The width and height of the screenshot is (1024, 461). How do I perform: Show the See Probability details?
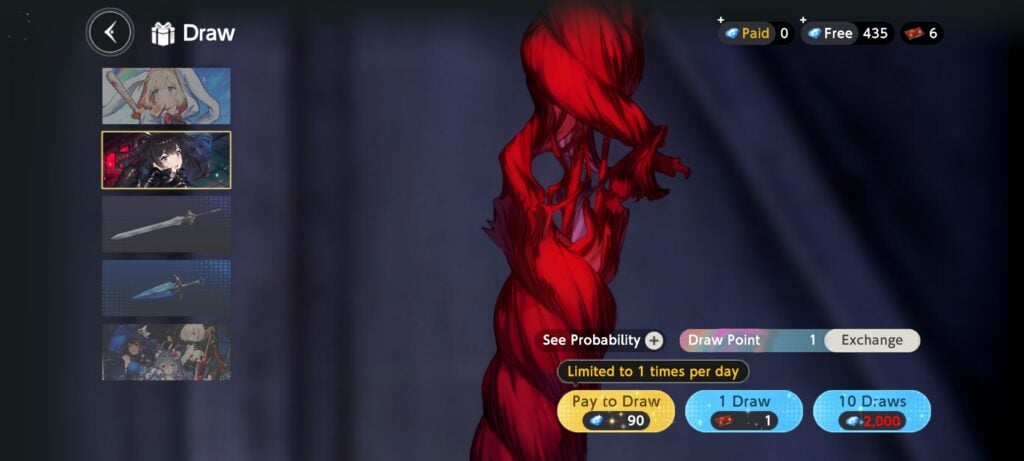pyautogui.click(x=602, y=340)
